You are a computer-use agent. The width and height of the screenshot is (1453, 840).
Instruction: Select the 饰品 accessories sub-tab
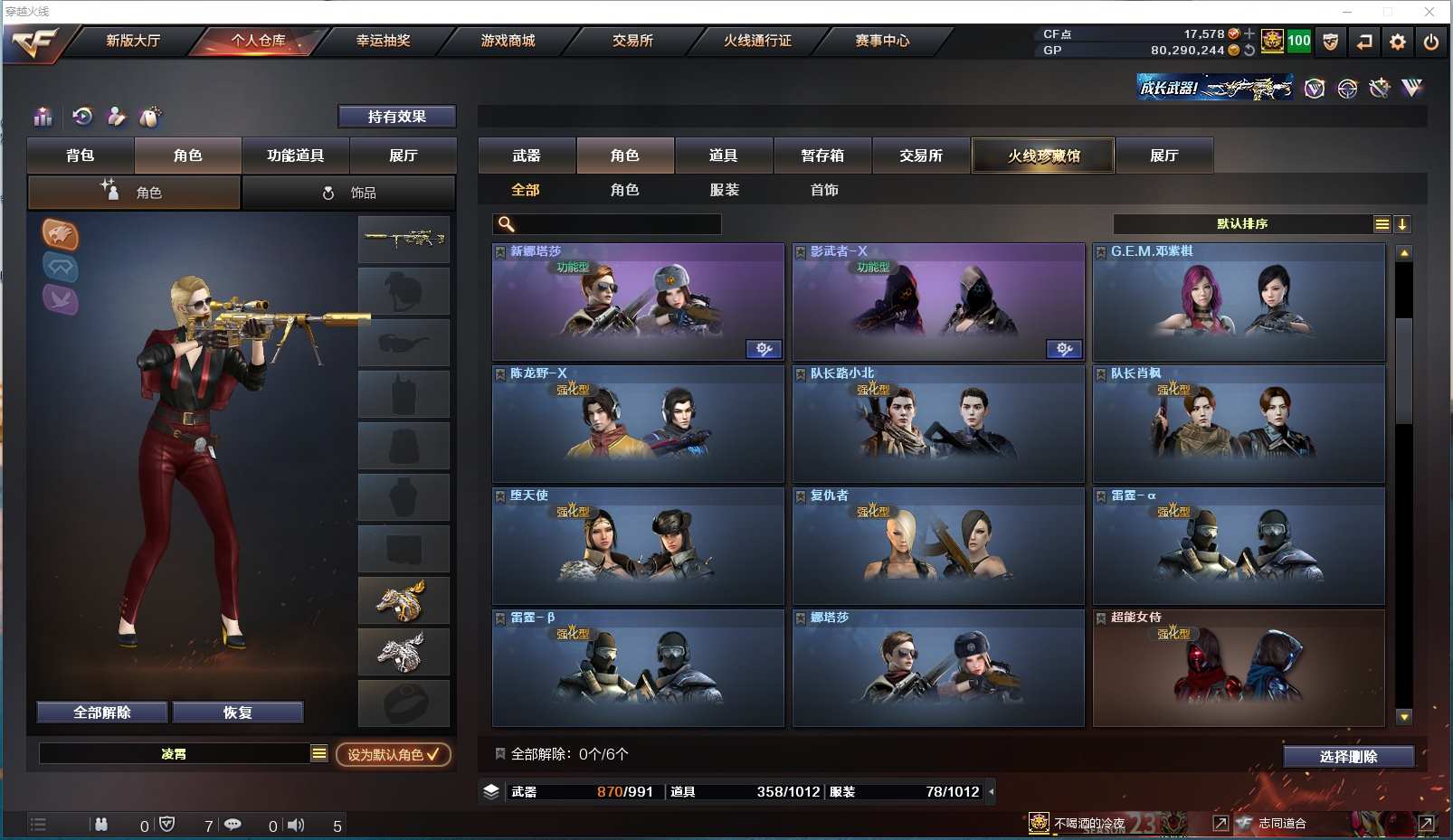click(349, 193)
